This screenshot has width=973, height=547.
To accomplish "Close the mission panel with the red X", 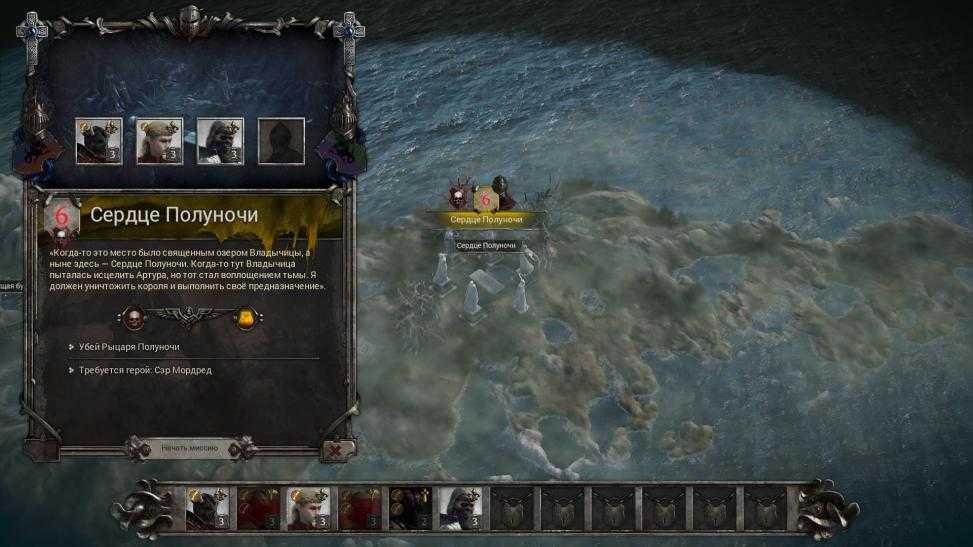I will pyautogui.click(x=336, y=450).
